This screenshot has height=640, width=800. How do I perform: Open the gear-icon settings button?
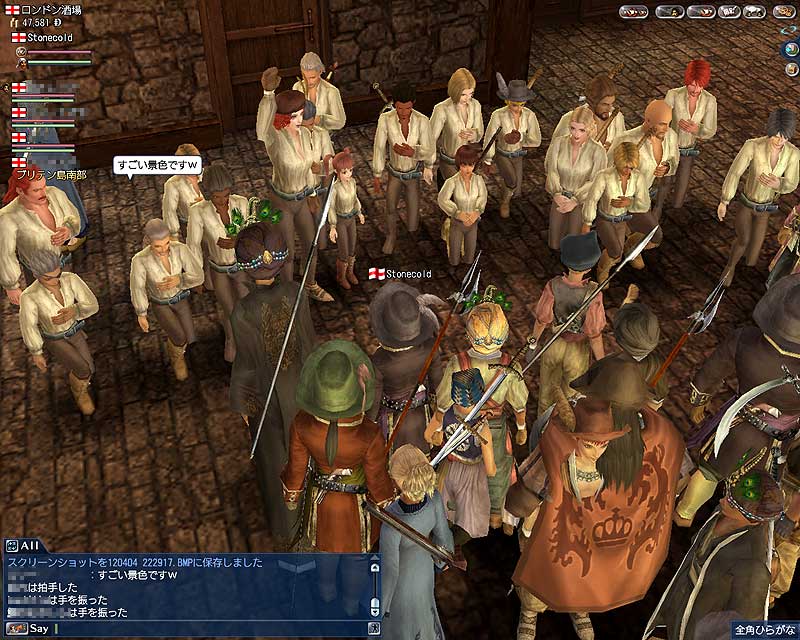pyautogui.click(x=784, y=12)
